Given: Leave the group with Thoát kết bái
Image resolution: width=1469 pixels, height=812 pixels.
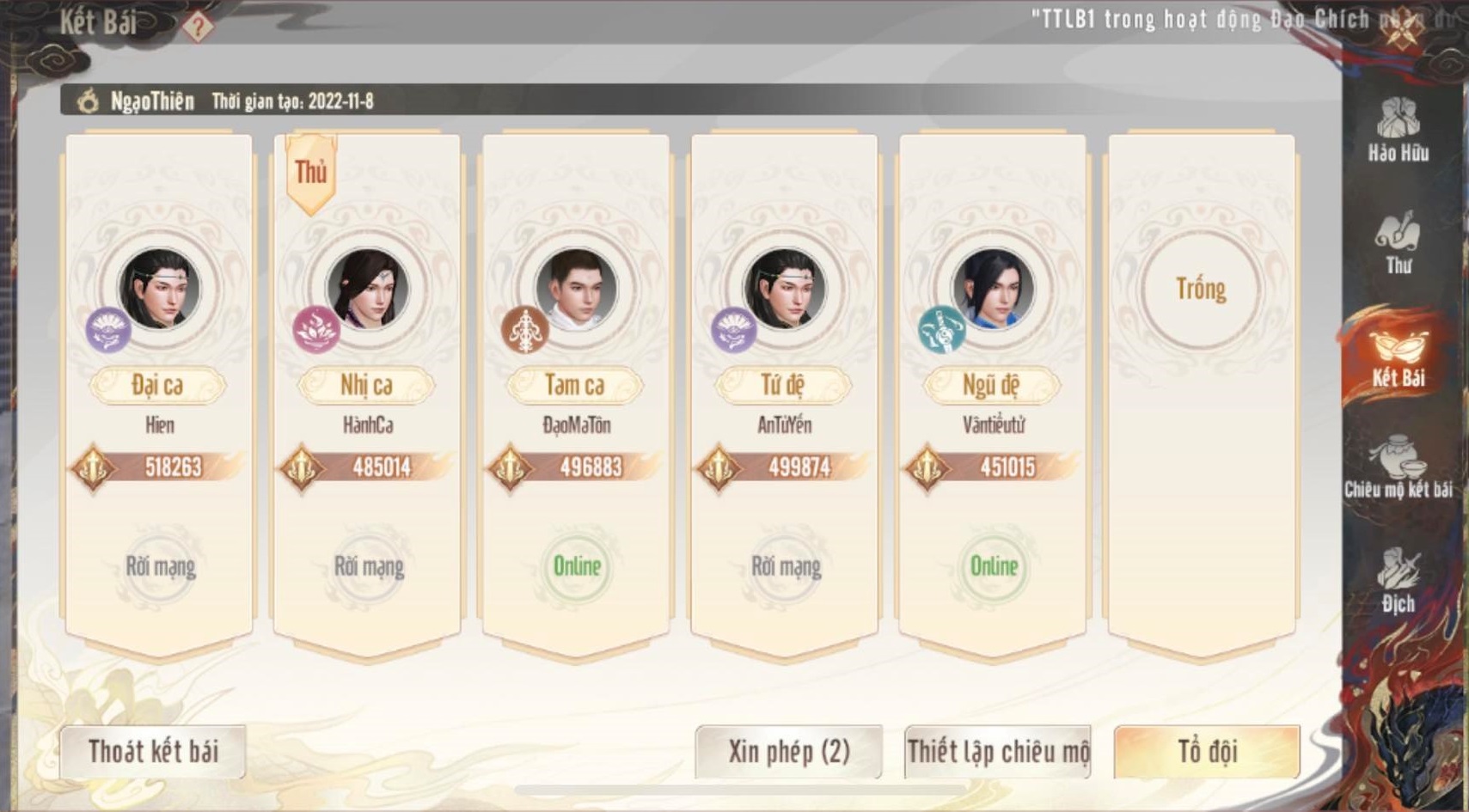Looking at the screenshot, I should coord(153,752).
